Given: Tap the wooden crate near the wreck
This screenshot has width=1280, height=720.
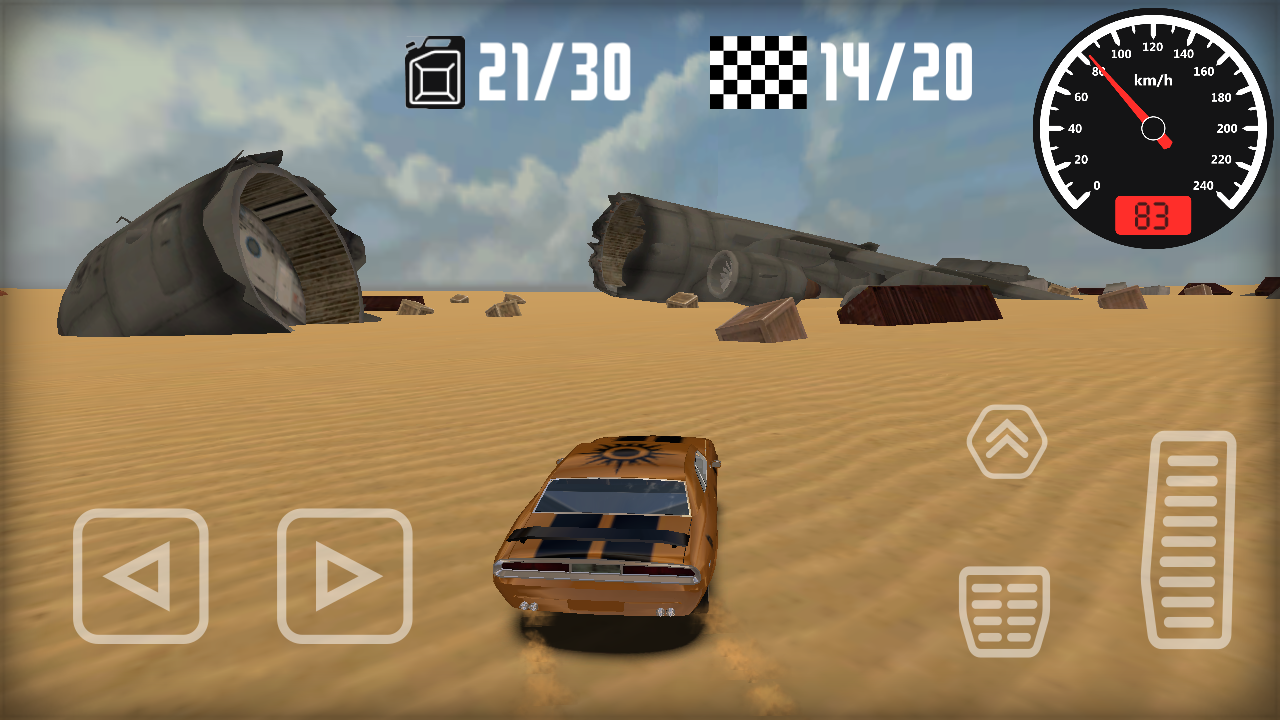Looking at the screenshot, I should [760, 320].
